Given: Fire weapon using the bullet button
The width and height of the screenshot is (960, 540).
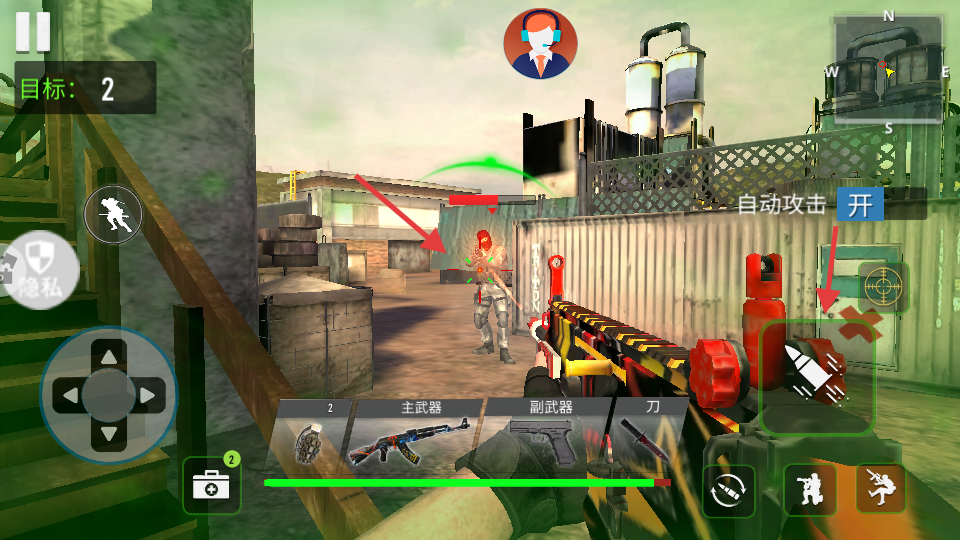Looking at the screenshot, I should click(817, 377).
